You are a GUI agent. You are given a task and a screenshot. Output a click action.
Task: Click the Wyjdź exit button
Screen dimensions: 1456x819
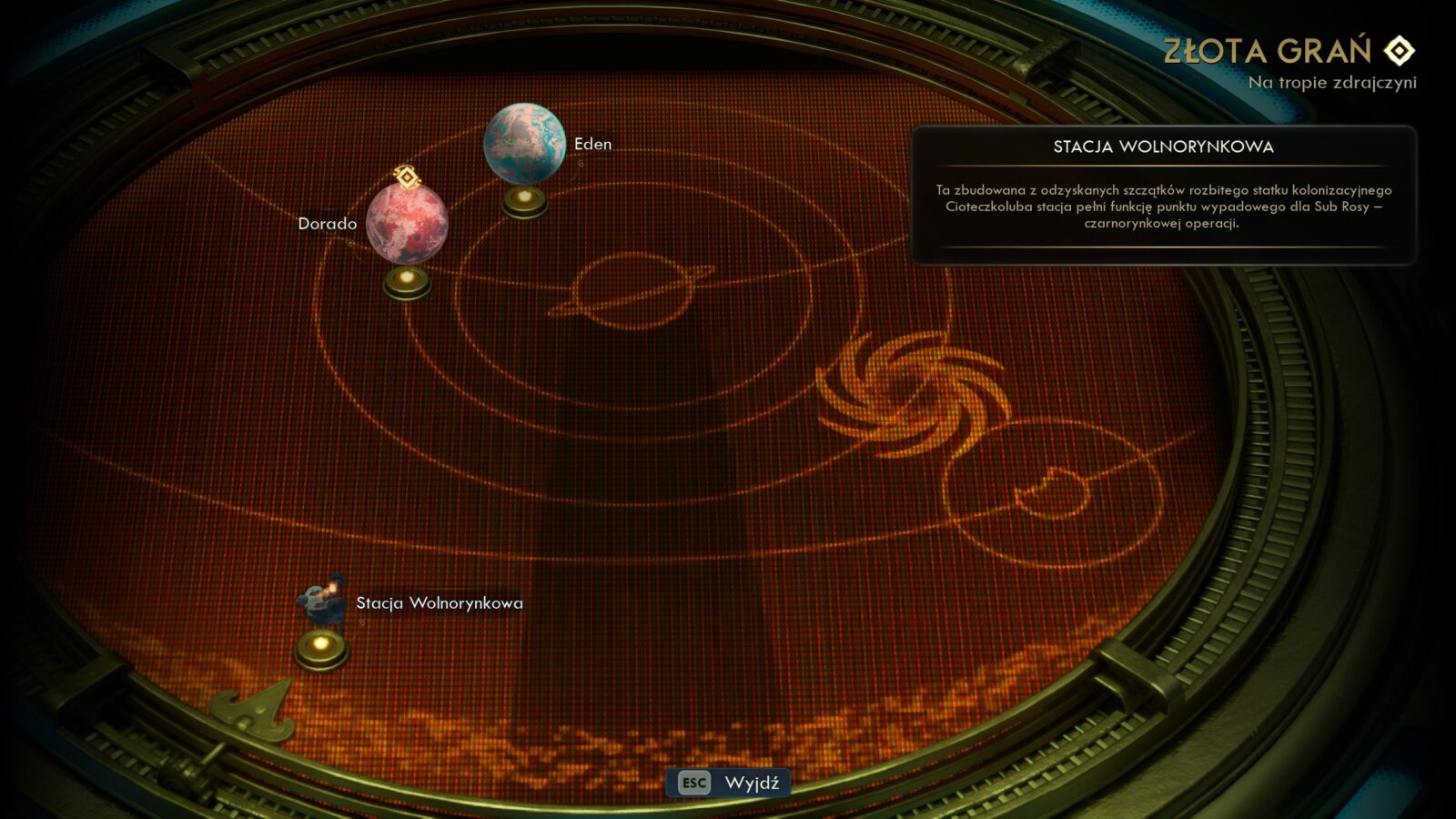729,783
